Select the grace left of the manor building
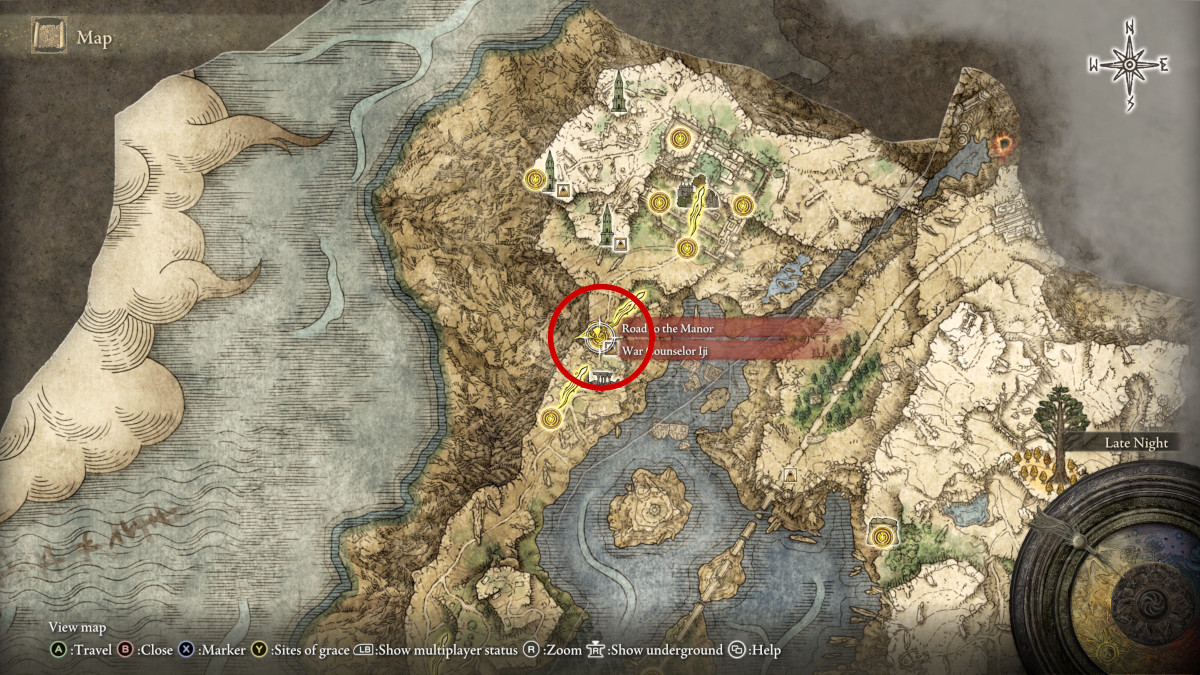1200x675 pixels. pos(657,203)
